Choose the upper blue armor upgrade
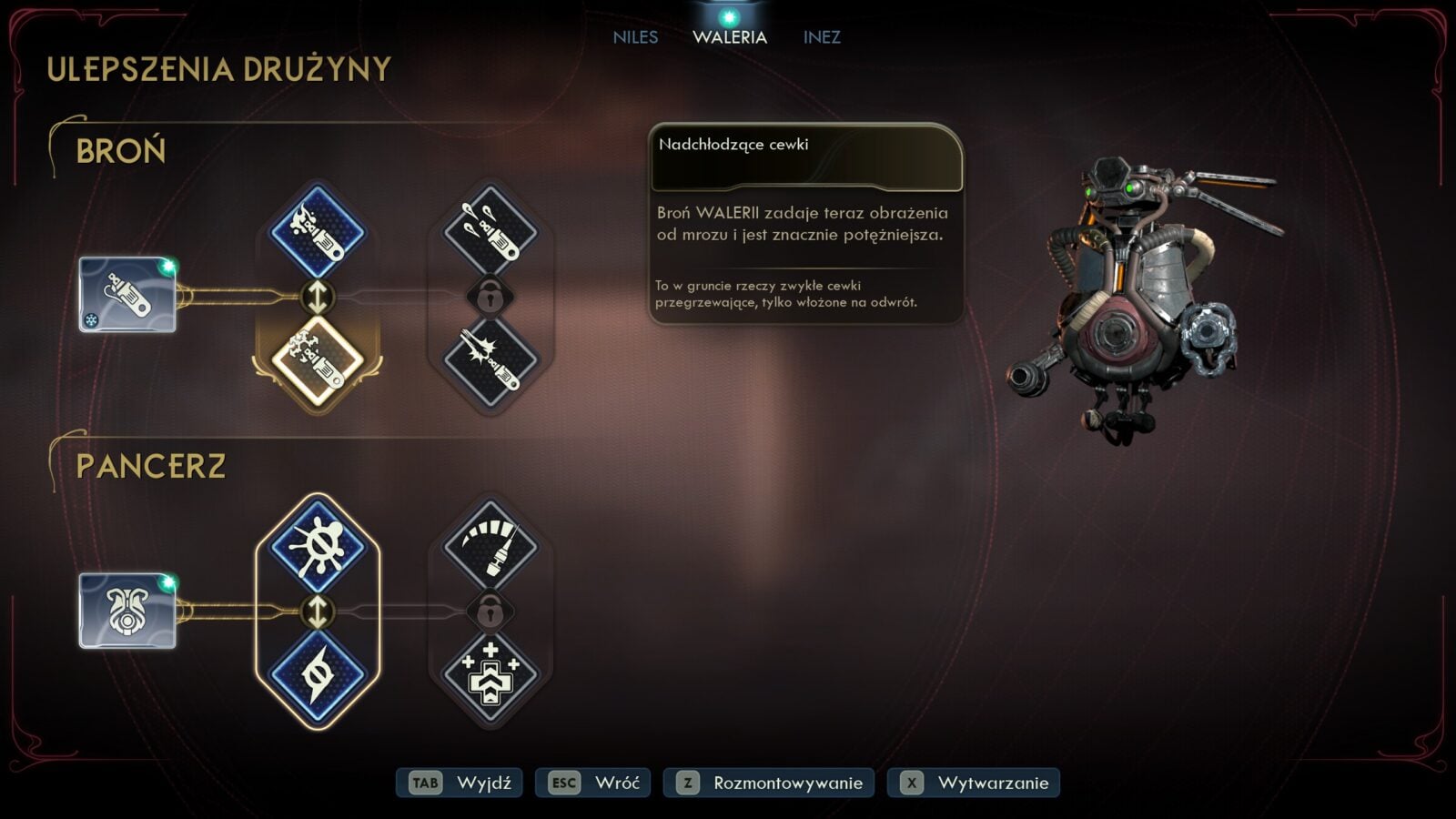 point(318,547)
